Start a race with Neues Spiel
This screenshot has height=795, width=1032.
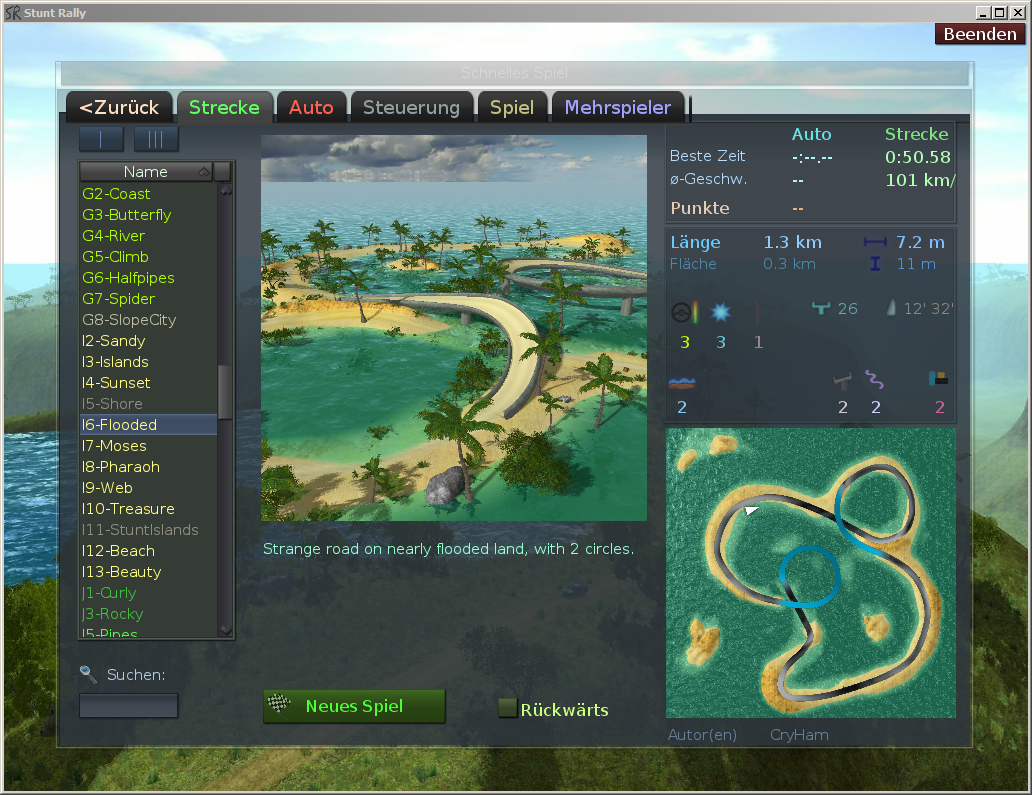(354, 706)
